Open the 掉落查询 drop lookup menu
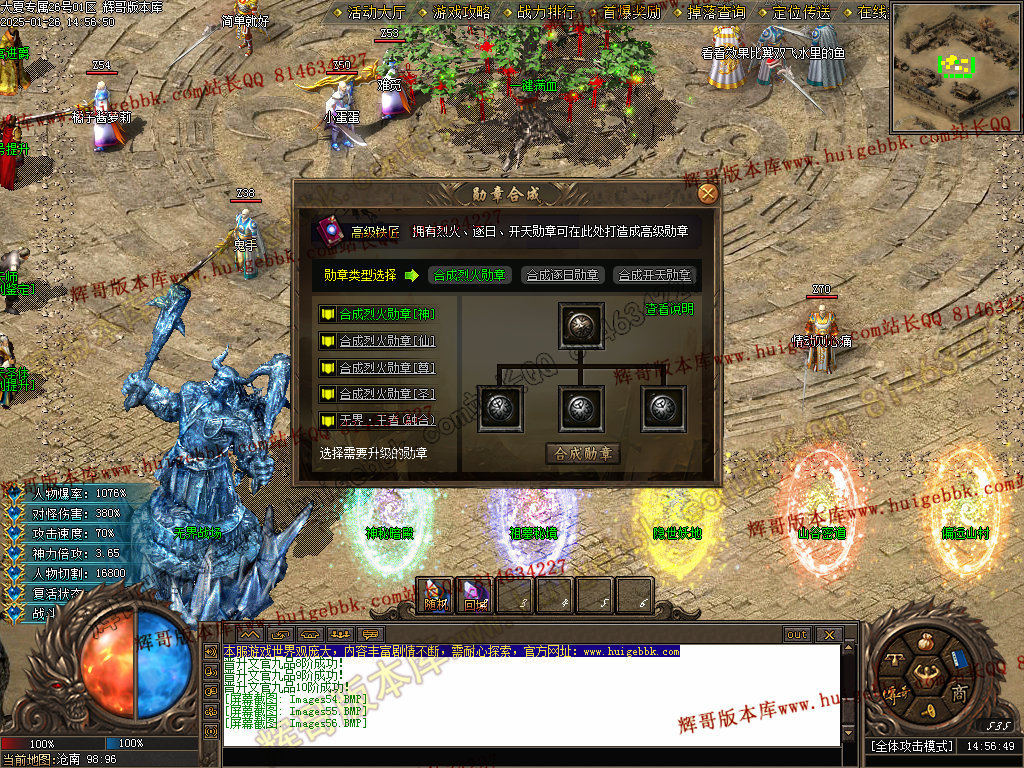Screen dimensions: 1024x768 716,13
